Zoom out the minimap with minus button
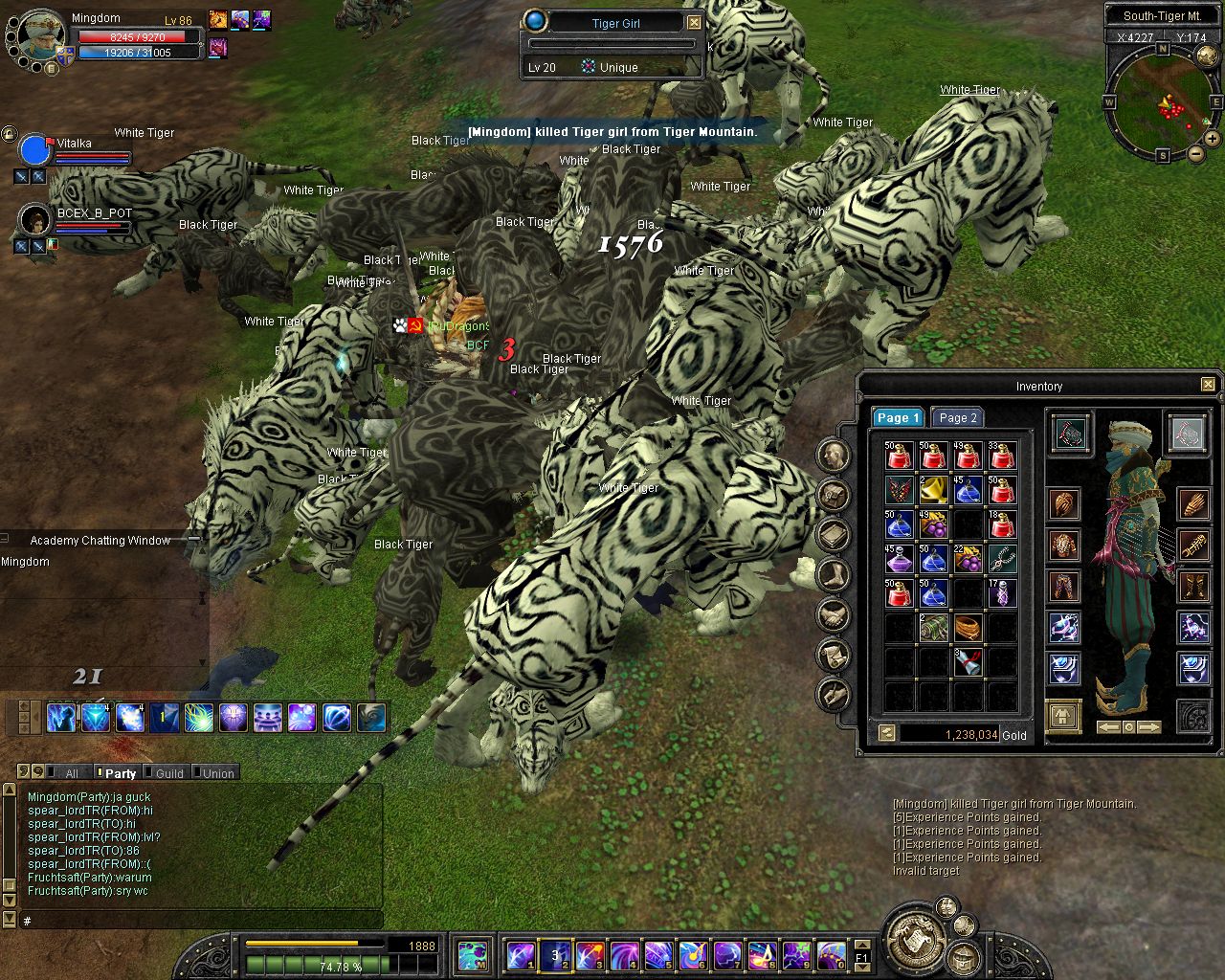The width and height of the screenshot is (1225, 980). (x=1196, y=154)
